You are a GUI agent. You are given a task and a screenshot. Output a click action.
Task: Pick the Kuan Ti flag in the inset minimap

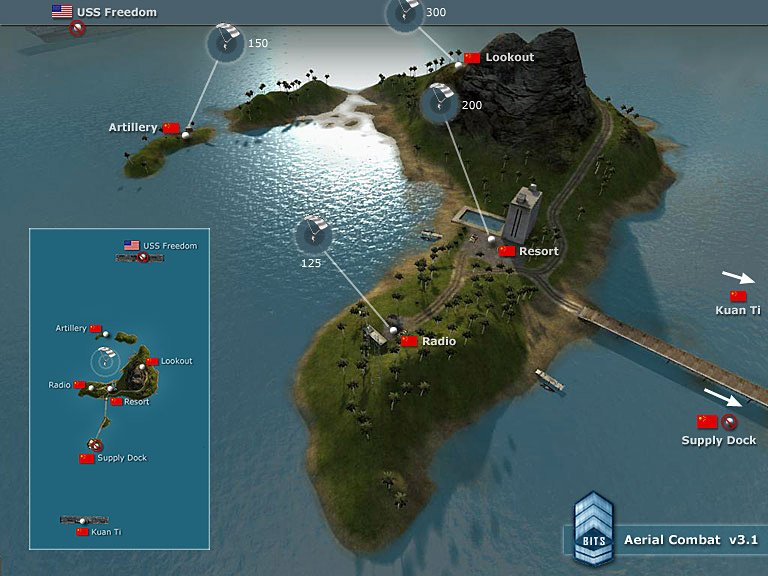point(82,532)
